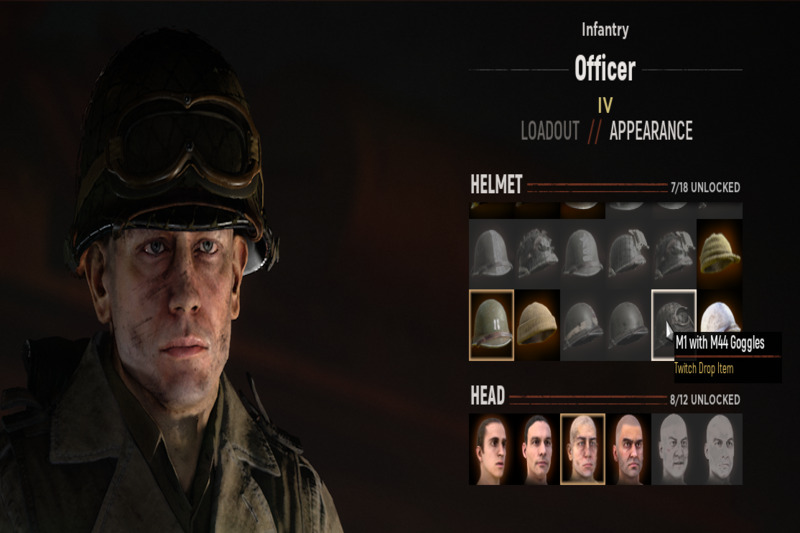Image resolution: width=800 pixels, height=533 pixels.
Task: Choose the green helmet with officer bars
Action: 491,325
